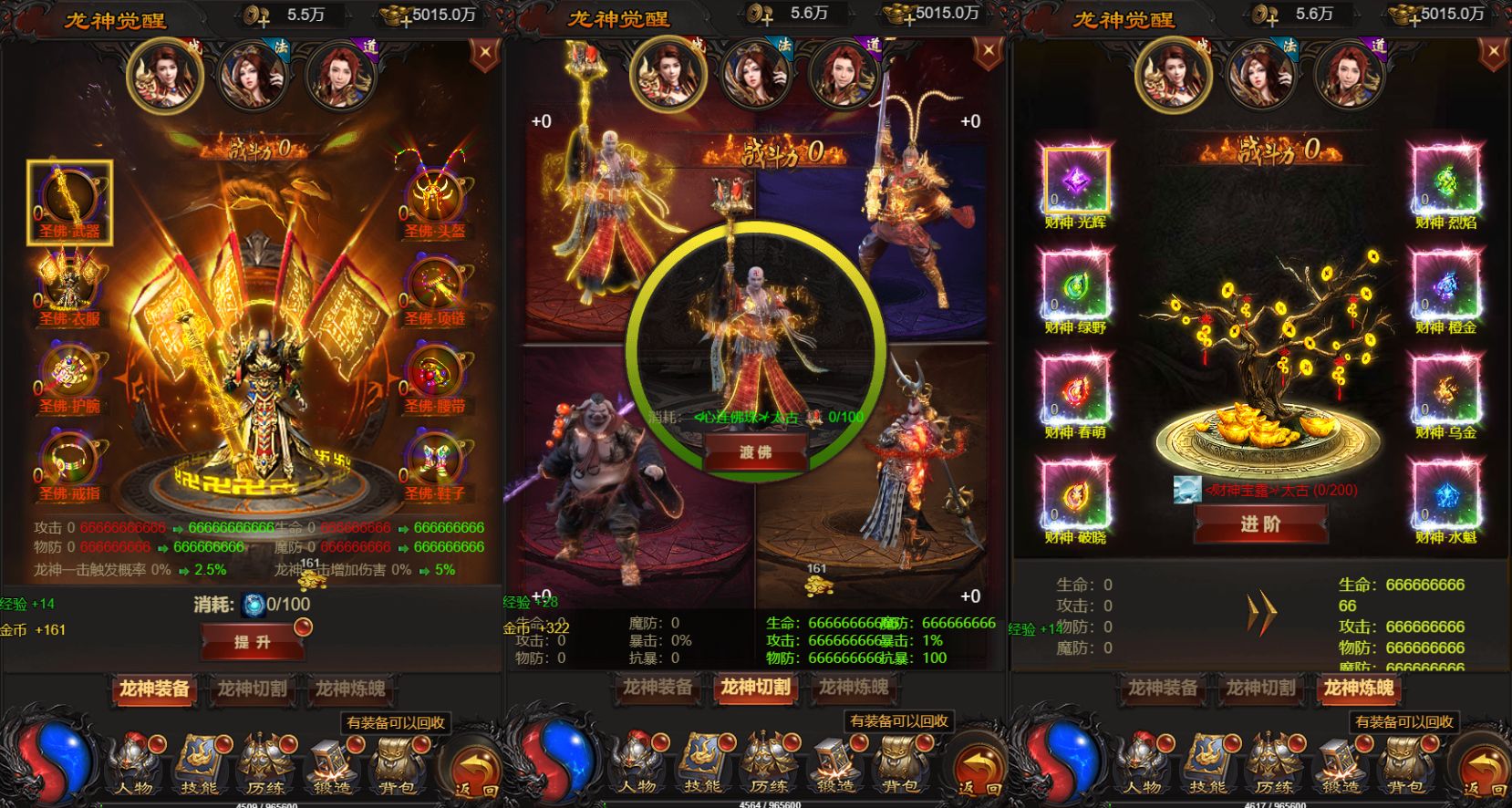Screen dimensions: 1512x808
Task: Click the 财神·烈焰 gem icon
Action: tap(1445, 181)
